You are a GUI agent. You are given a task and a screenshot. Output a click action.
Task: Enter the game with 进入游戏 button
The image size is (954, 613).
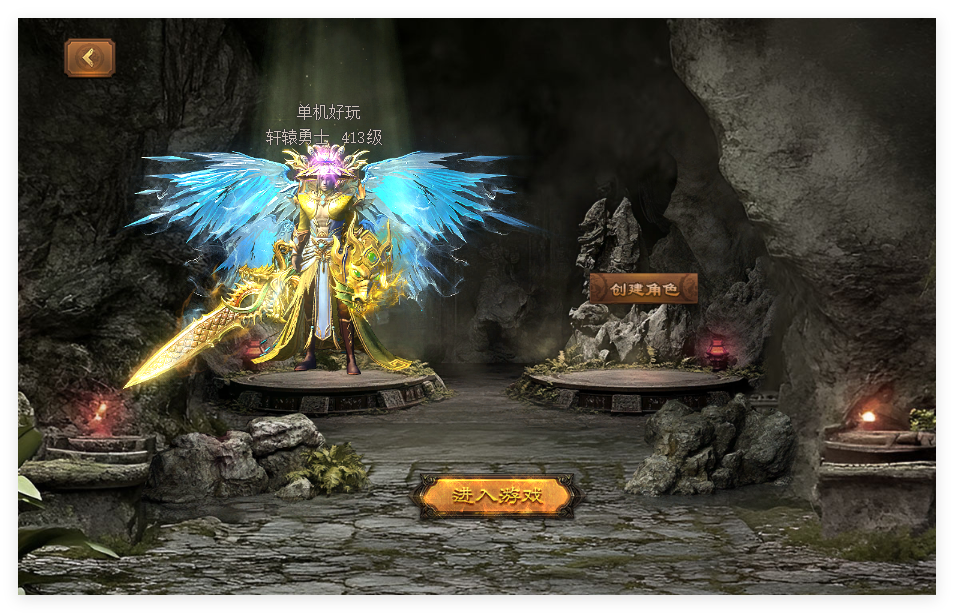pyautogui.click(x=497, y=496)
